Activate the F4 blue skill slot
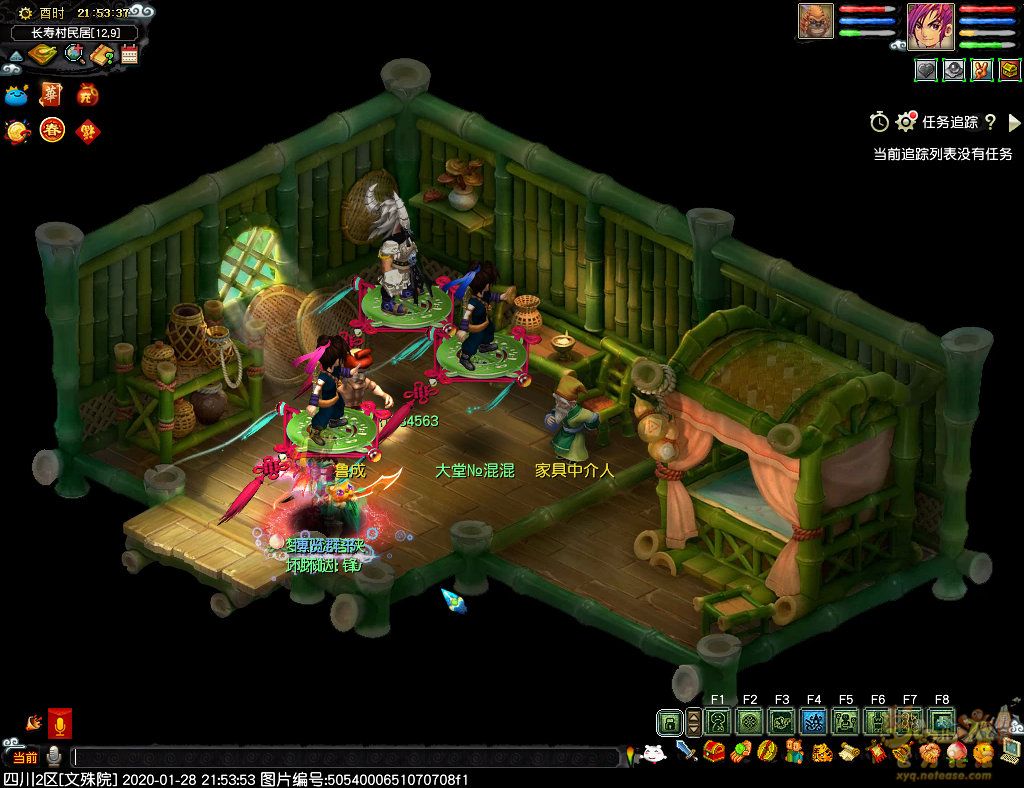1024x788 pixels. coord(814,721)
